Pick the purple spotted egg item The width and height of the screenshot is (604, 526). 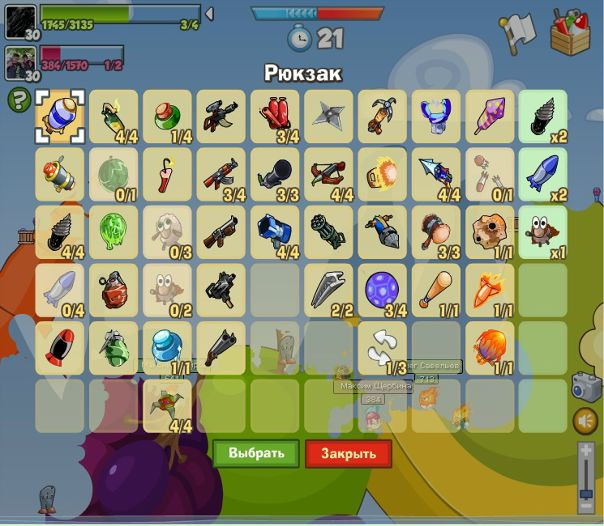pos(382,290)
